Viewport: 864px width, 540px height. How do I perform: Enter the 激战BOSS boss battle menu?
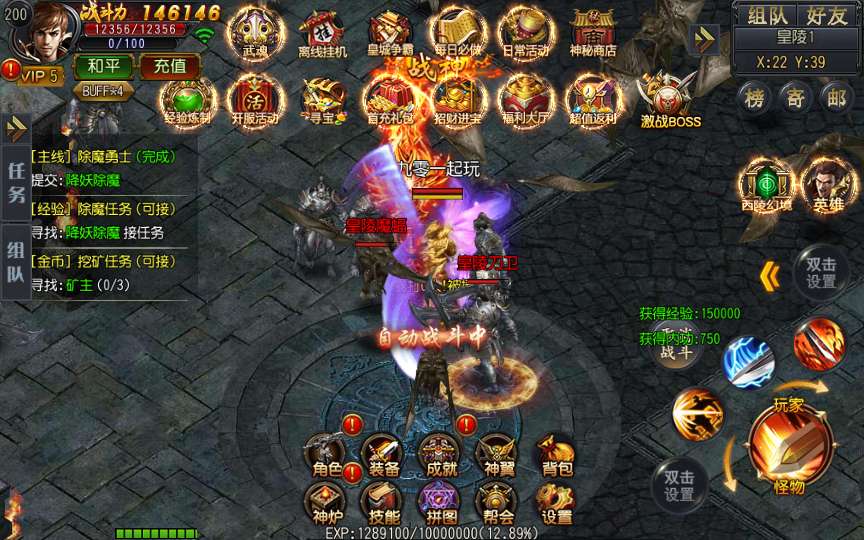pos(669,103)
